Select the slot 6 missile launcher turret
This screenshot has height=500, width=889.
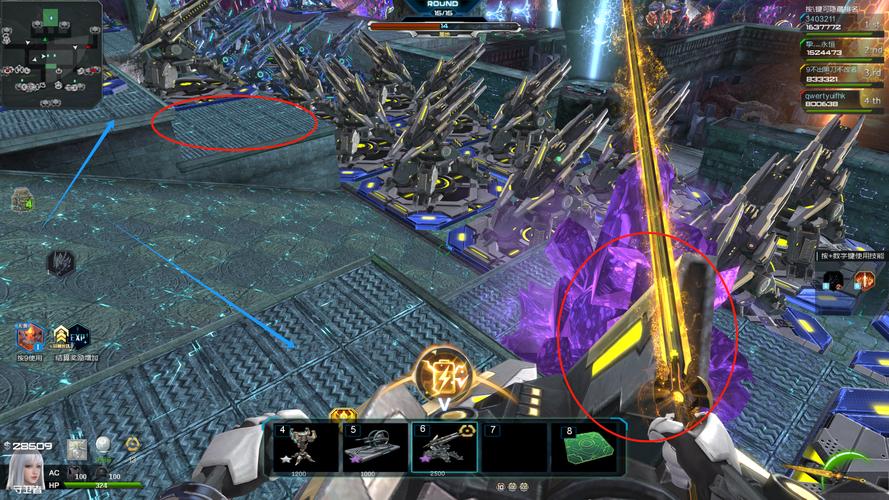pos(445,446)
